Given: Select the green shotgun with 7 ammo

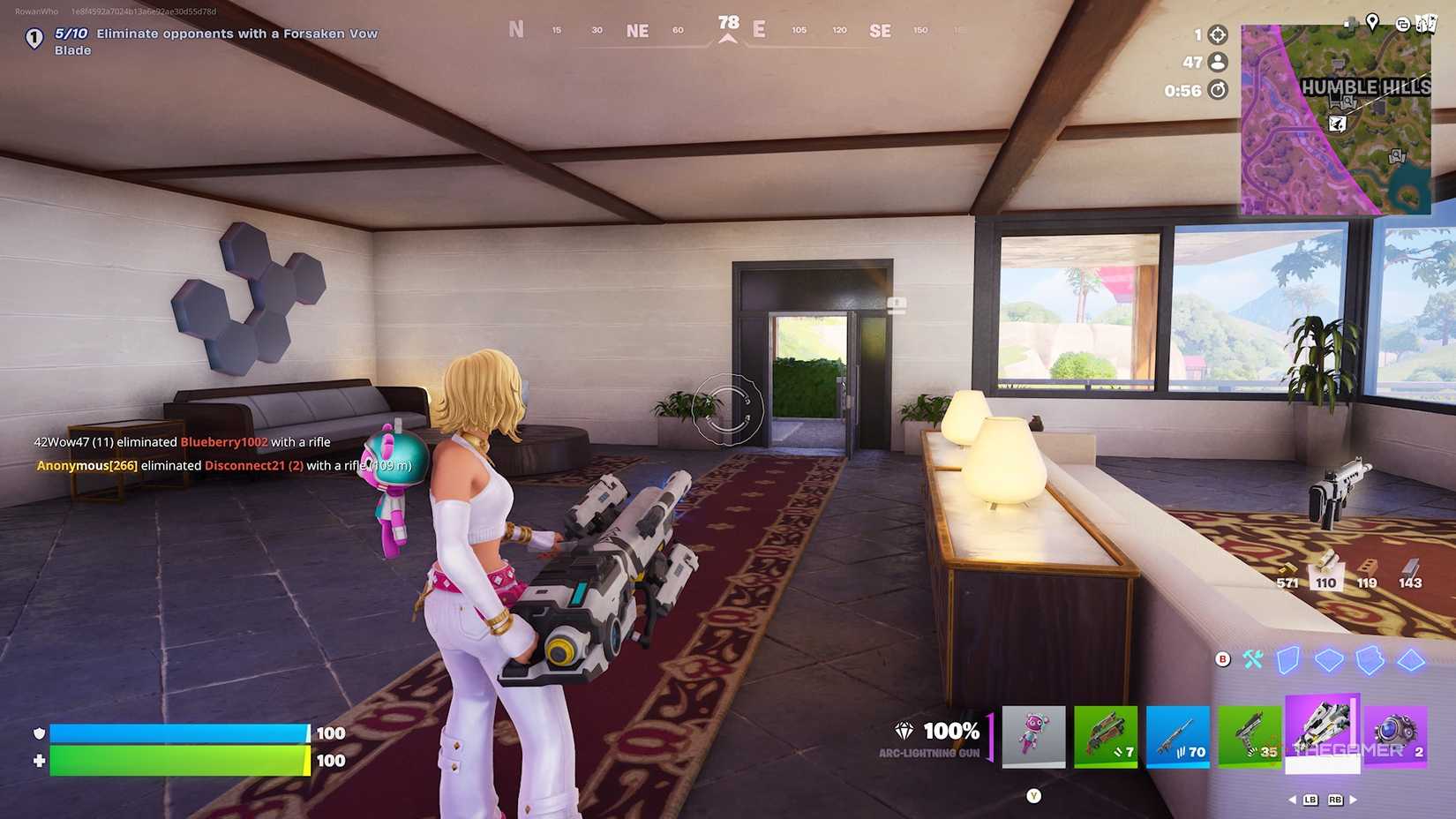Looking at the screenshot, I should click(1107, 739).
